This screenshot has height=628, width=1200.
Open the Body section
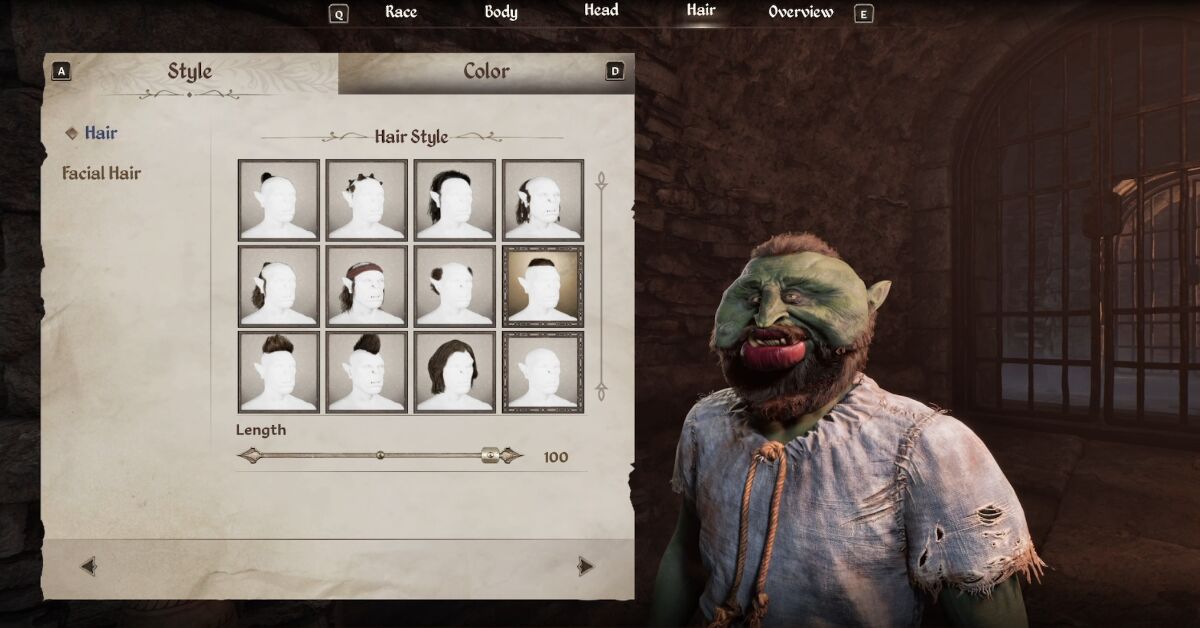[x=501, y=12]
